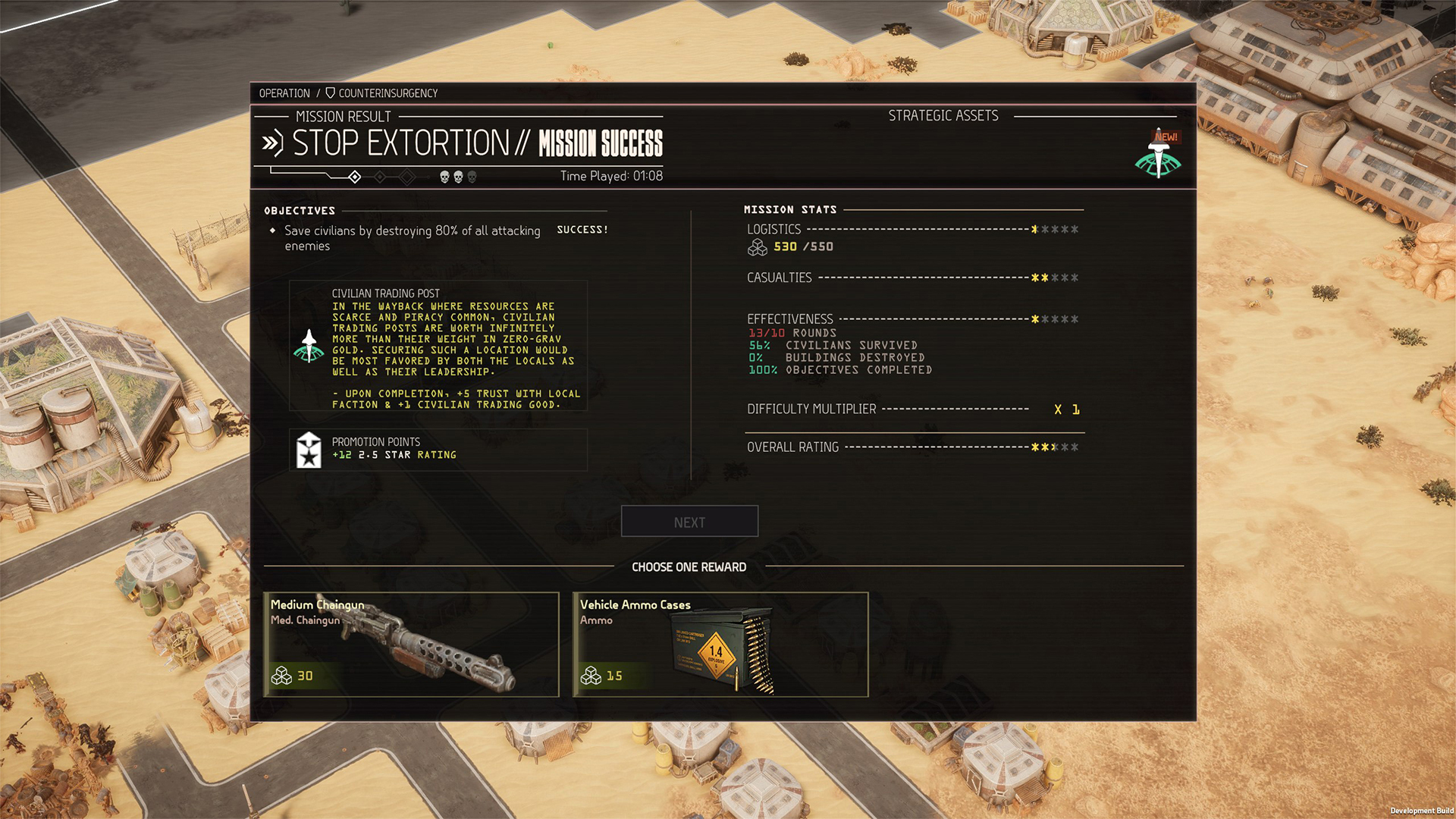Collapse the Civilian Trading Post description box
This screenshot has width=1456, height=819.
(x=439, y=345)
